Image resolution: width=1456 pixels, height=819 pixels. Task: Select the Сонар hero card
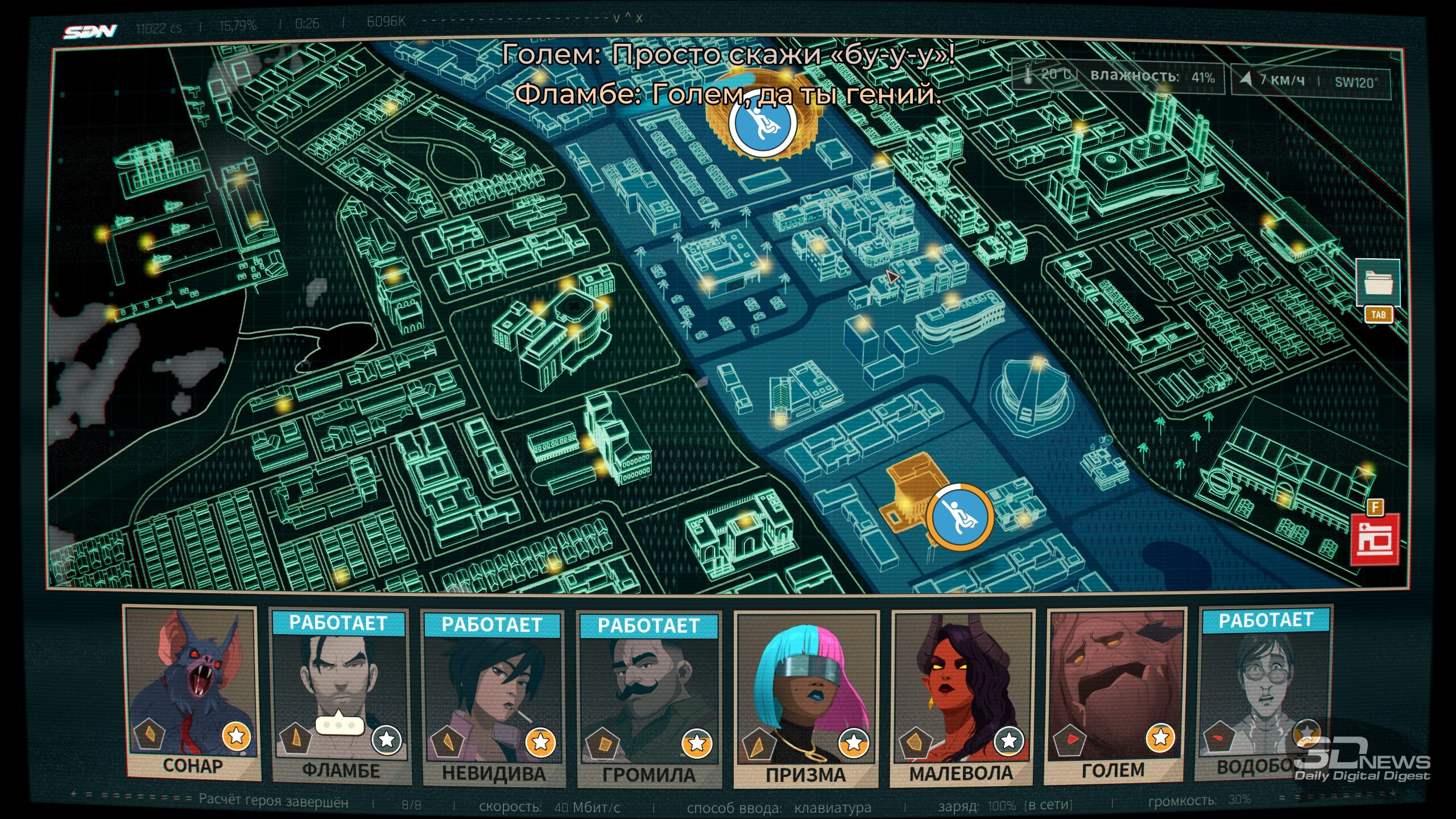click(192, 693)
